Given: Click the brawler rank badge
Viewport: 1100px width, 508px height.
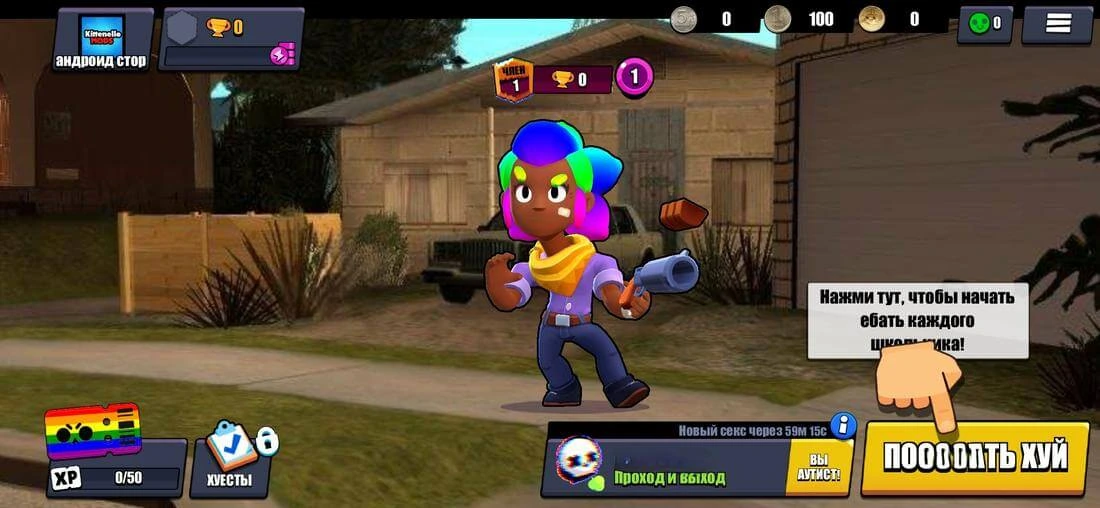Looking at the screenshot, I should pos(515,80).
